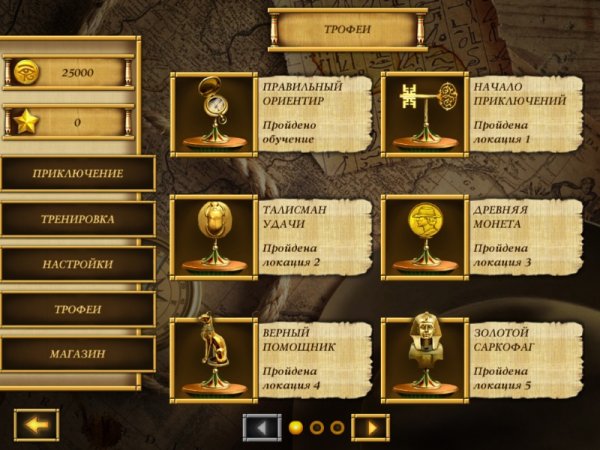
Task: Choose the Трофеи menu entry
Action: (x=78, y=309)
